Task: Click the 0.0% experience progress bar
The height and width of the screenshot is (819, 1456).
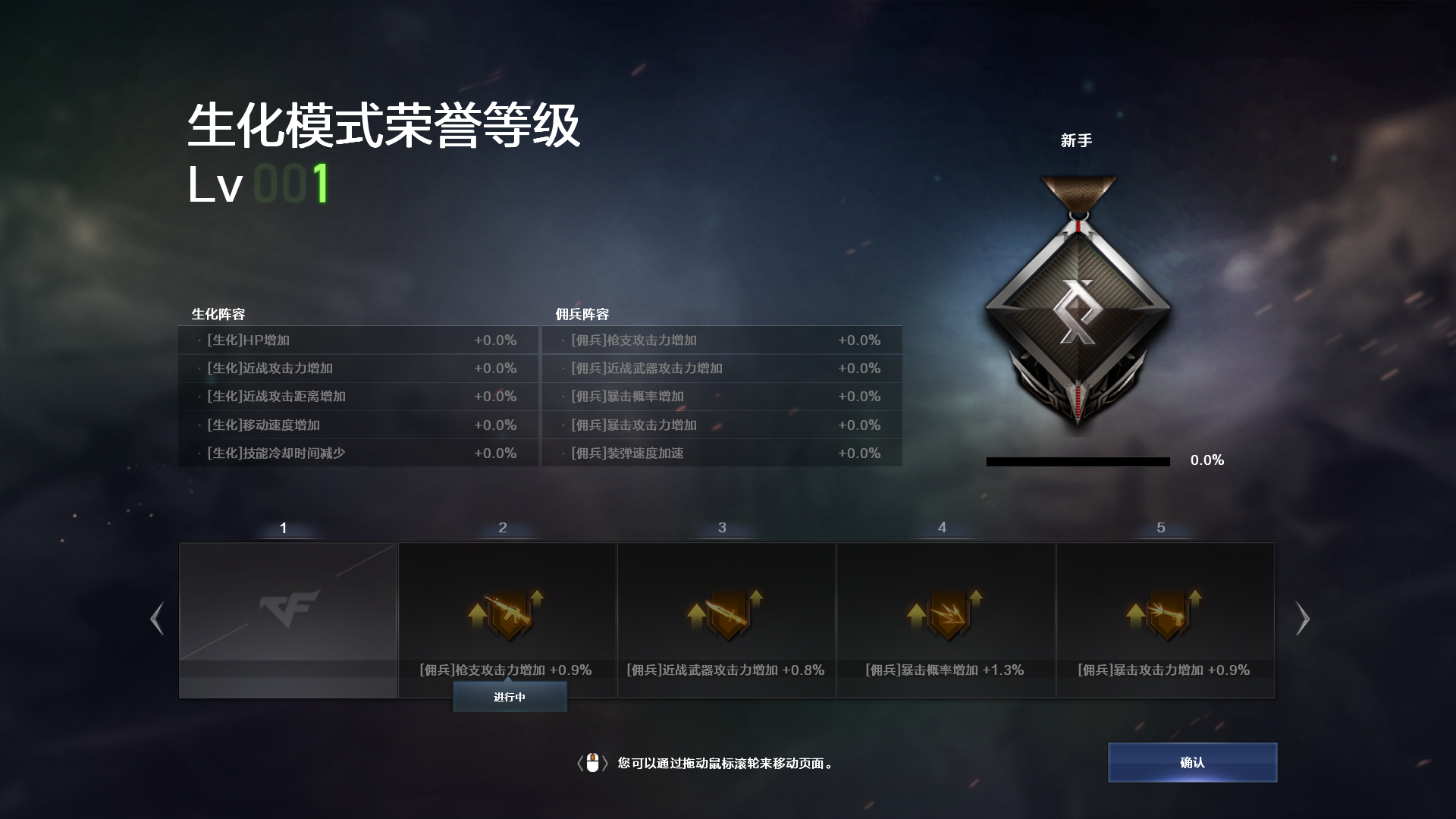Action: (x=1078, y=460)
